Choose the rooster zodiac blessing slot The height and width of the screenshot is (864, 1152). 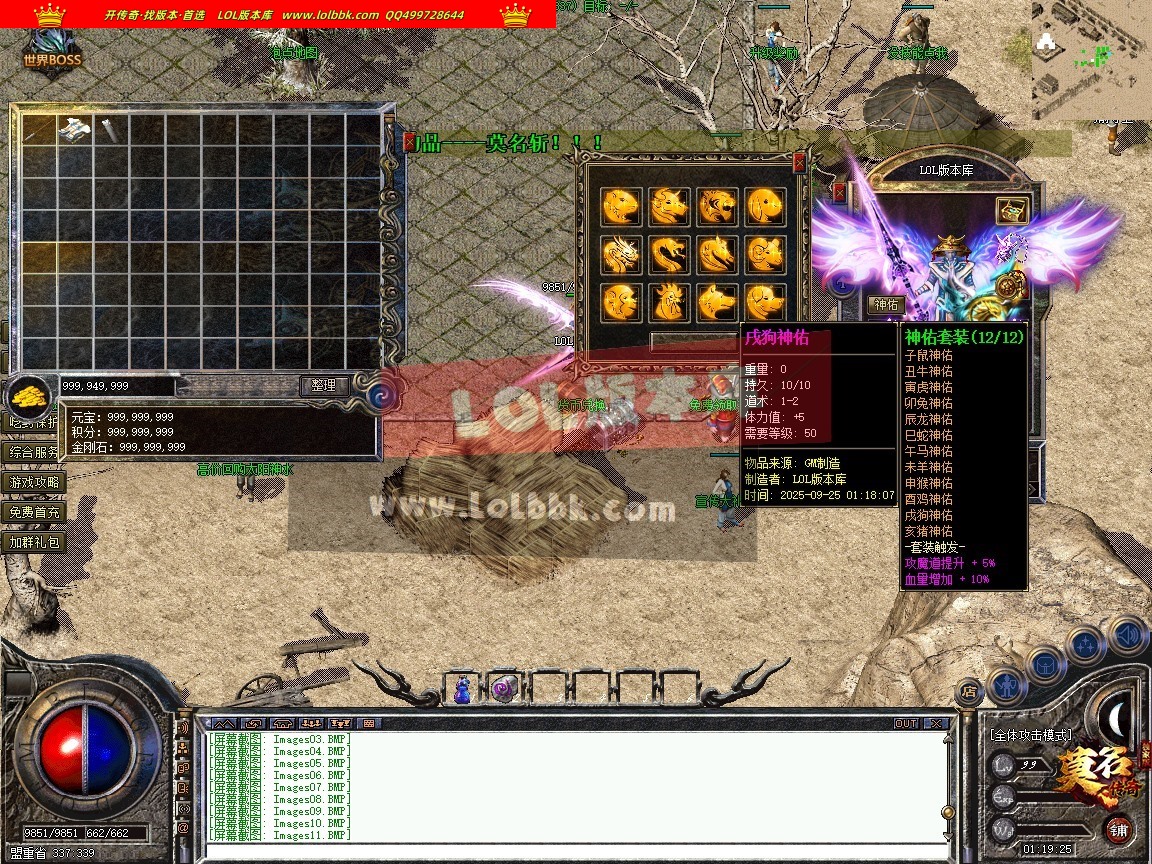coord(669,301)
